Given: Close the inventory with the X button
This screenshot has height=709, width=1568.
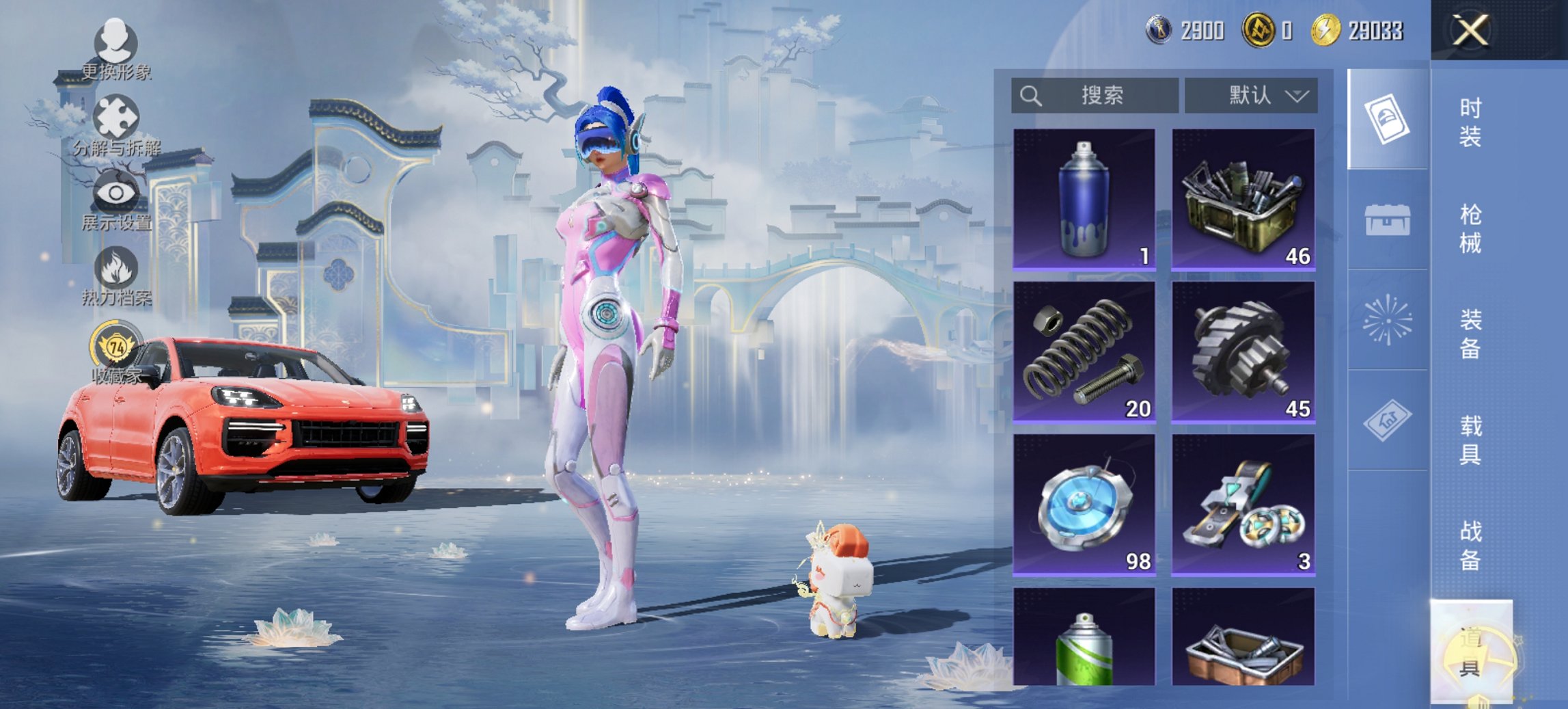Looking at the screenshot, I should click(x=1471, y=31).
